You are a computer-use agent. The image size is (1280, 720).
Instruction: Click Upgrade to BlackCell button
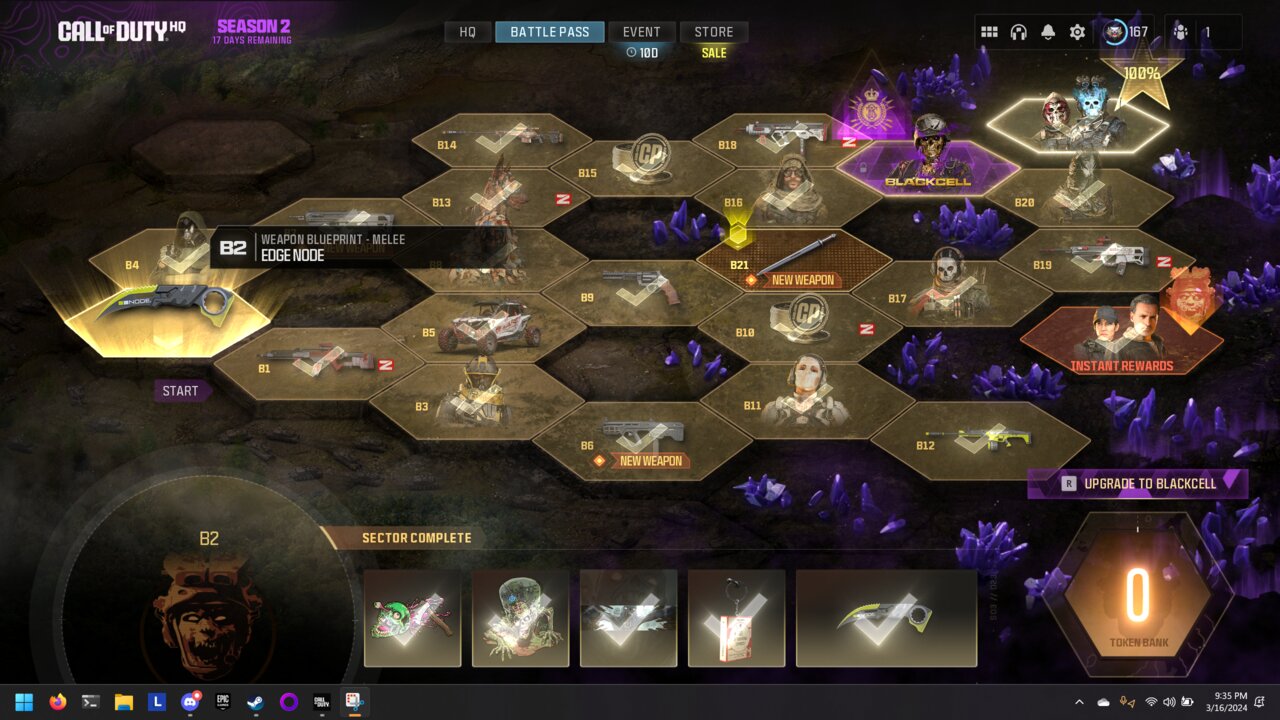[x=1138, y=484]
